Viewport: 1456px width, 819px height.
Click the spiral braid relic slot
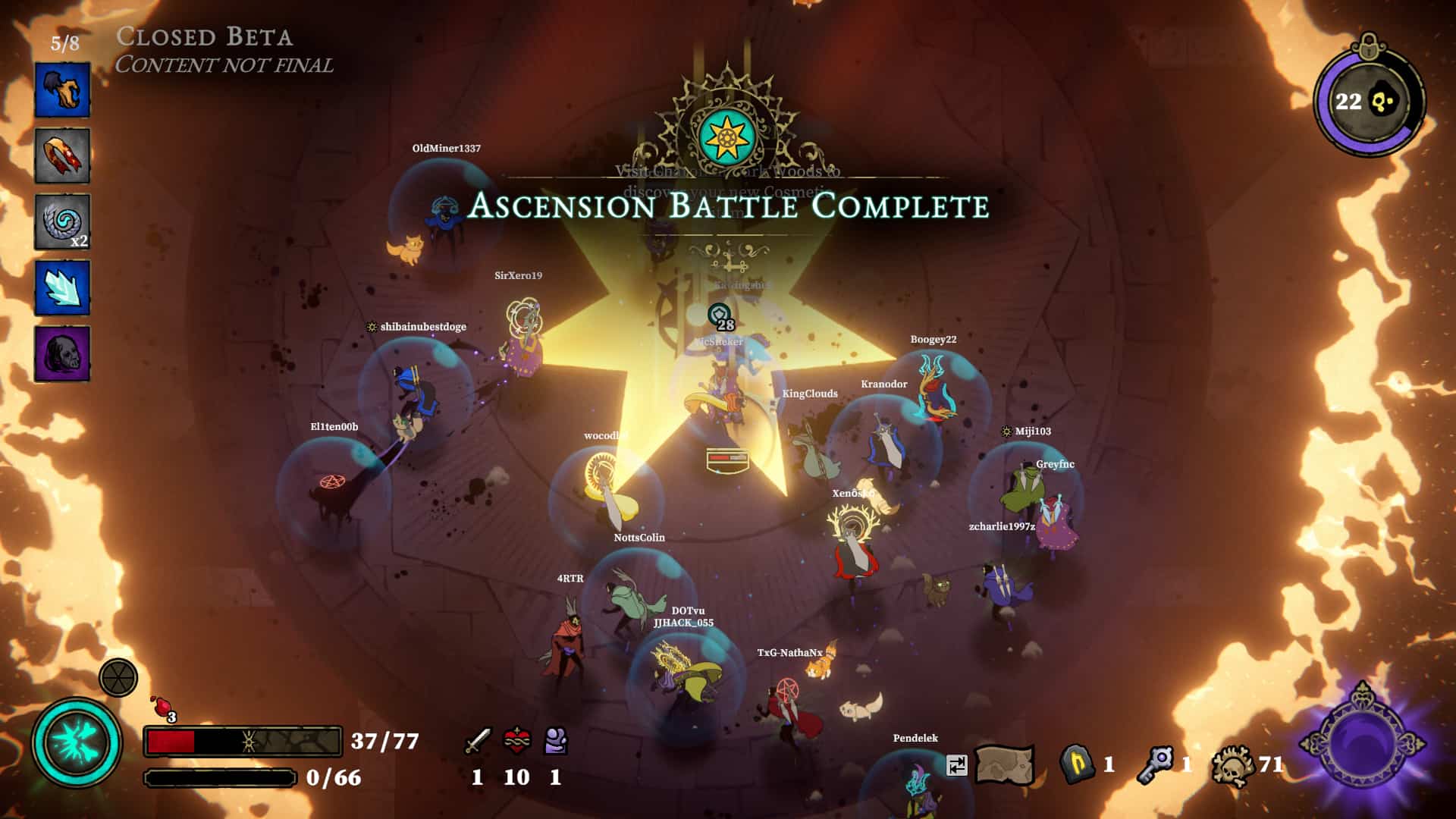click(x=62, y=221)
